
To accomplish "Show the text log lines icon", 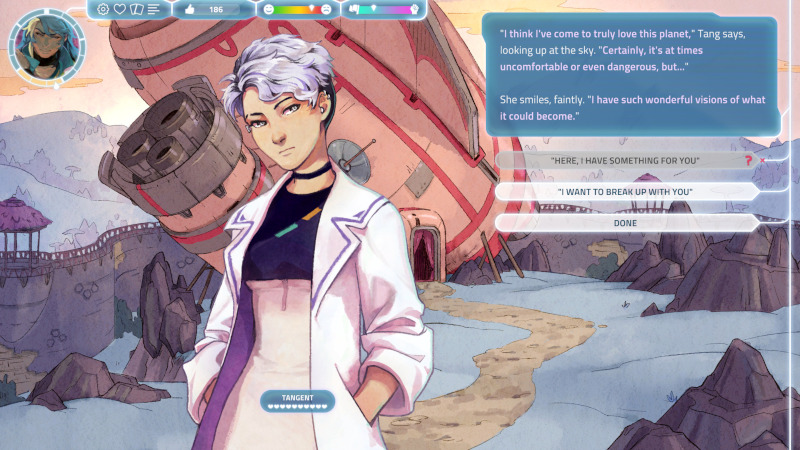I will [x=154, y=9].
